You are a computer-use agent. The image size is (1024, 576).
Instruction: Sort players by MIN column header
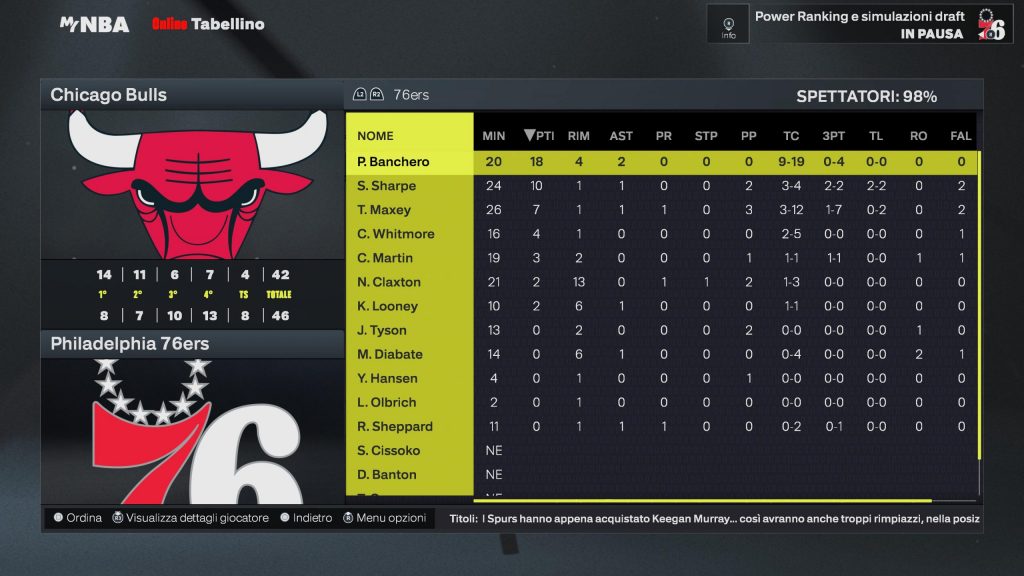pyautogui.click(x=494, y=136)
